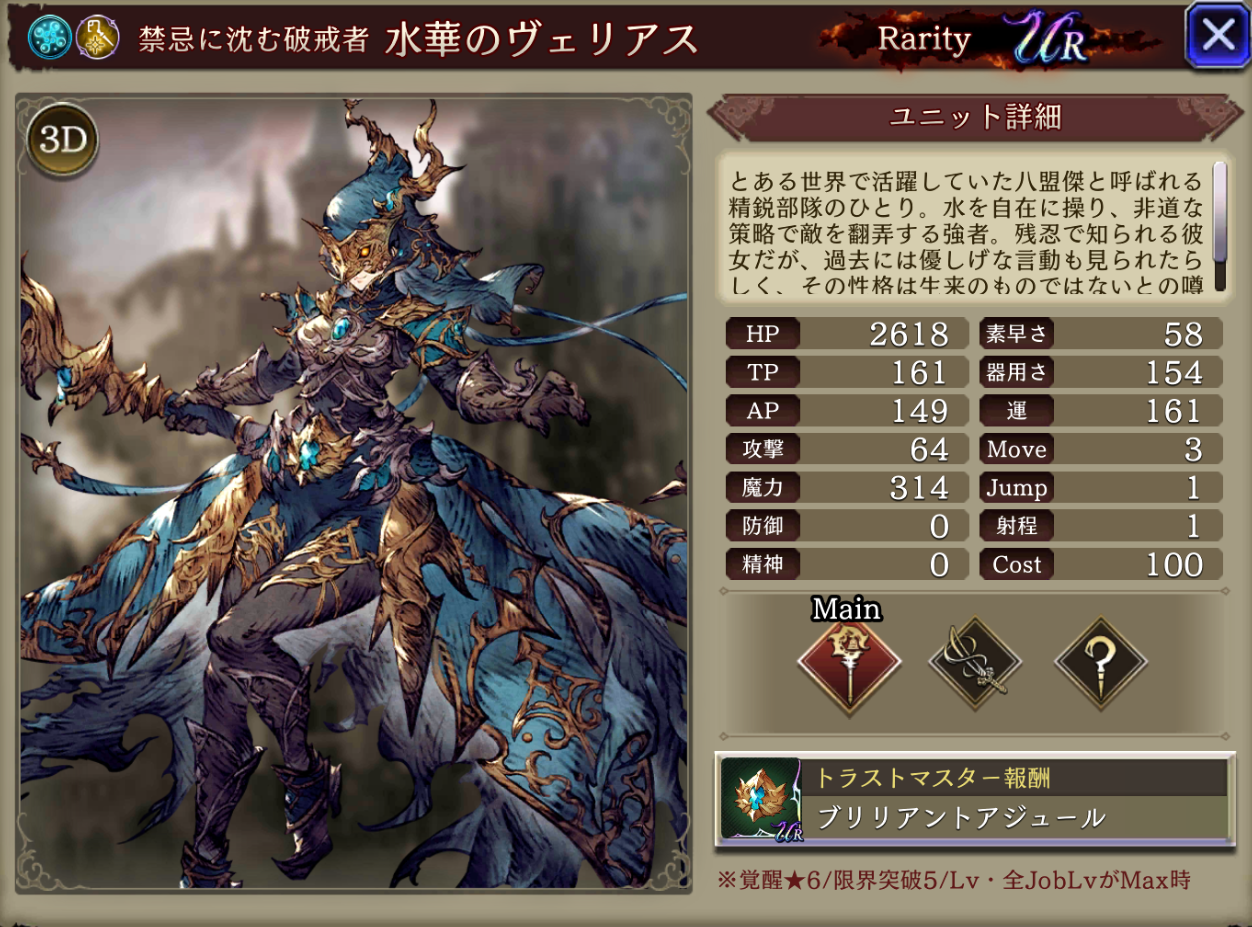Tap the gold key emblem icon
The height and width of the screenshot is (927, 1252).
pyautogui.click(x=98, y=37)
